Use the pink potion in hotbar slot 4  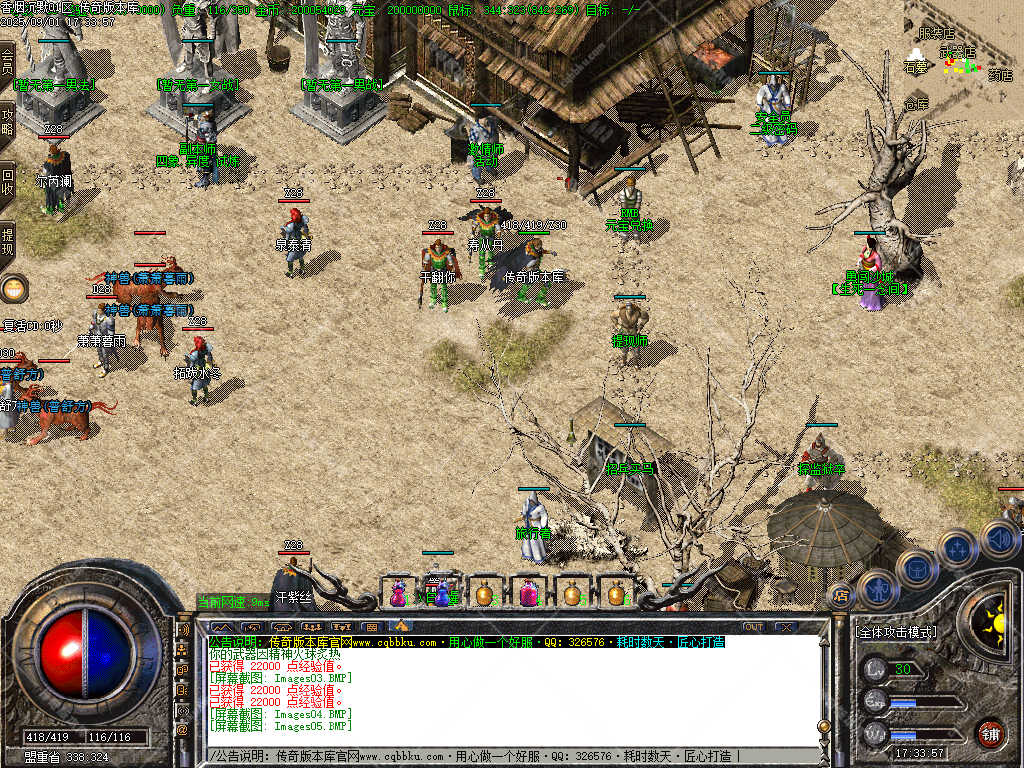click(x=528, y=593)
